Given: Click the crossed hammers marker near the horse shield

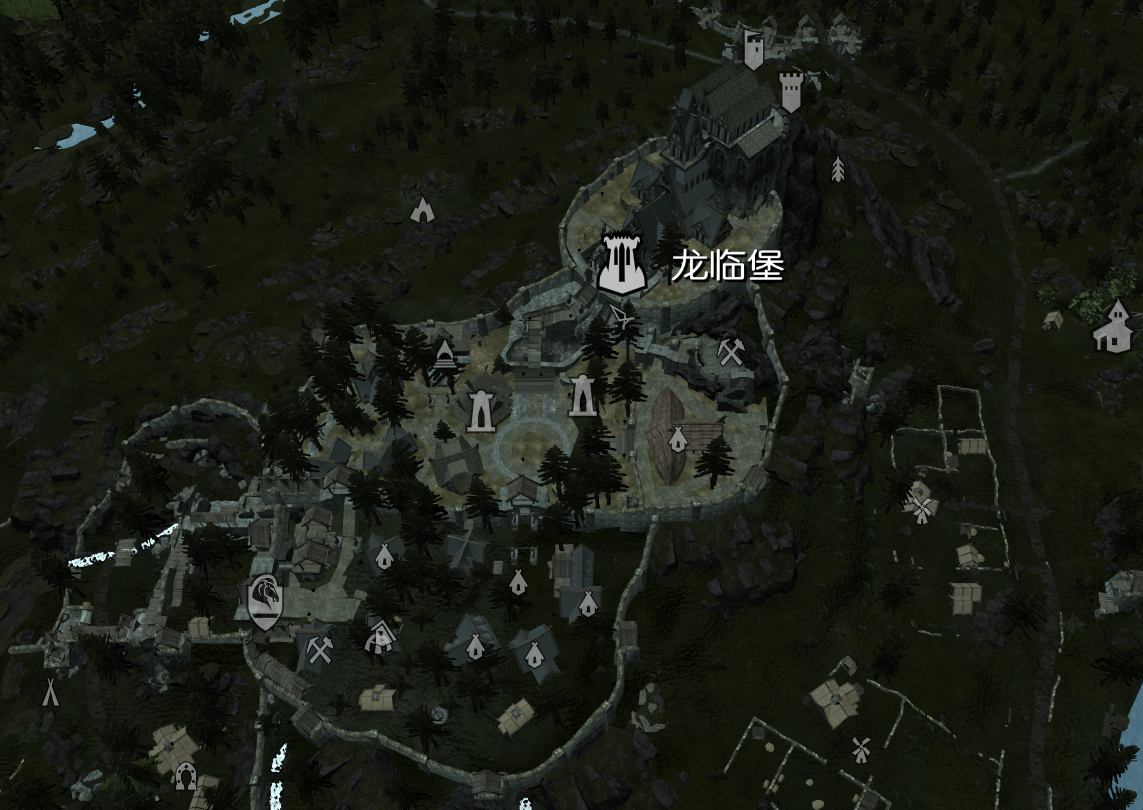Looking at the screenshot, I should pyautogui.click(x=320, y=650).
